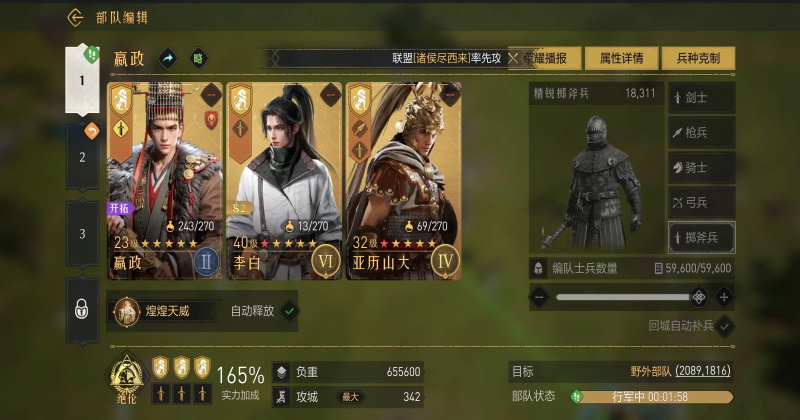
Task: Choose 骑士 knight troop type
Action: pos(701,167)
